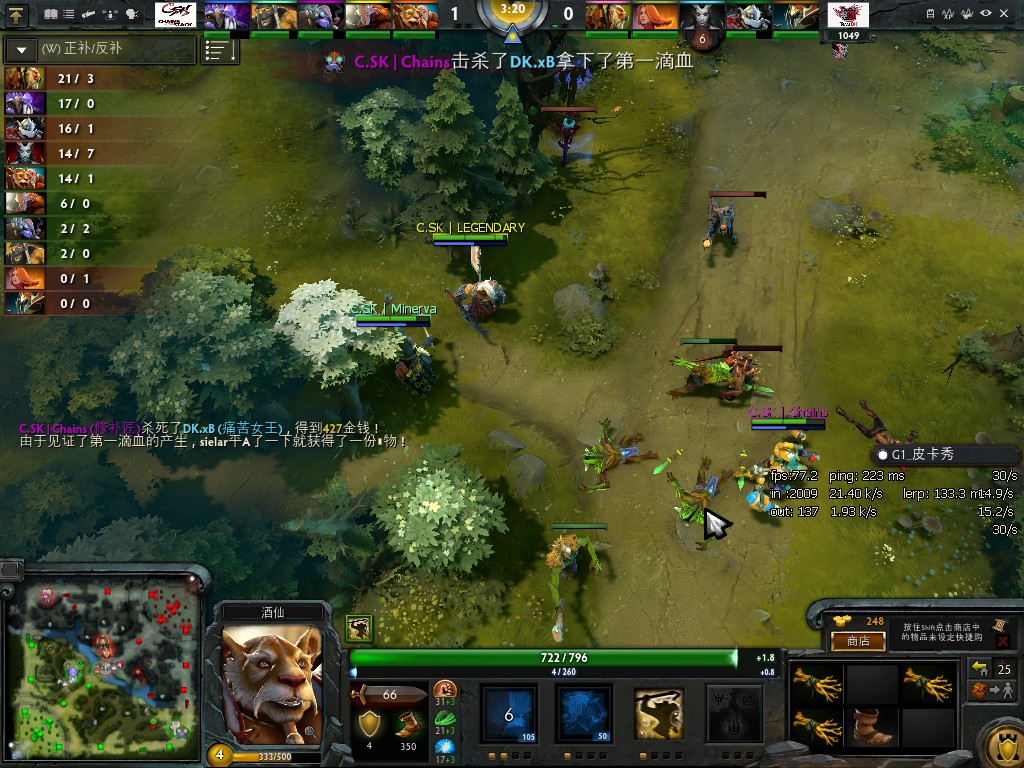
Task: Select the boots item slot
Action: pos(872,727)
